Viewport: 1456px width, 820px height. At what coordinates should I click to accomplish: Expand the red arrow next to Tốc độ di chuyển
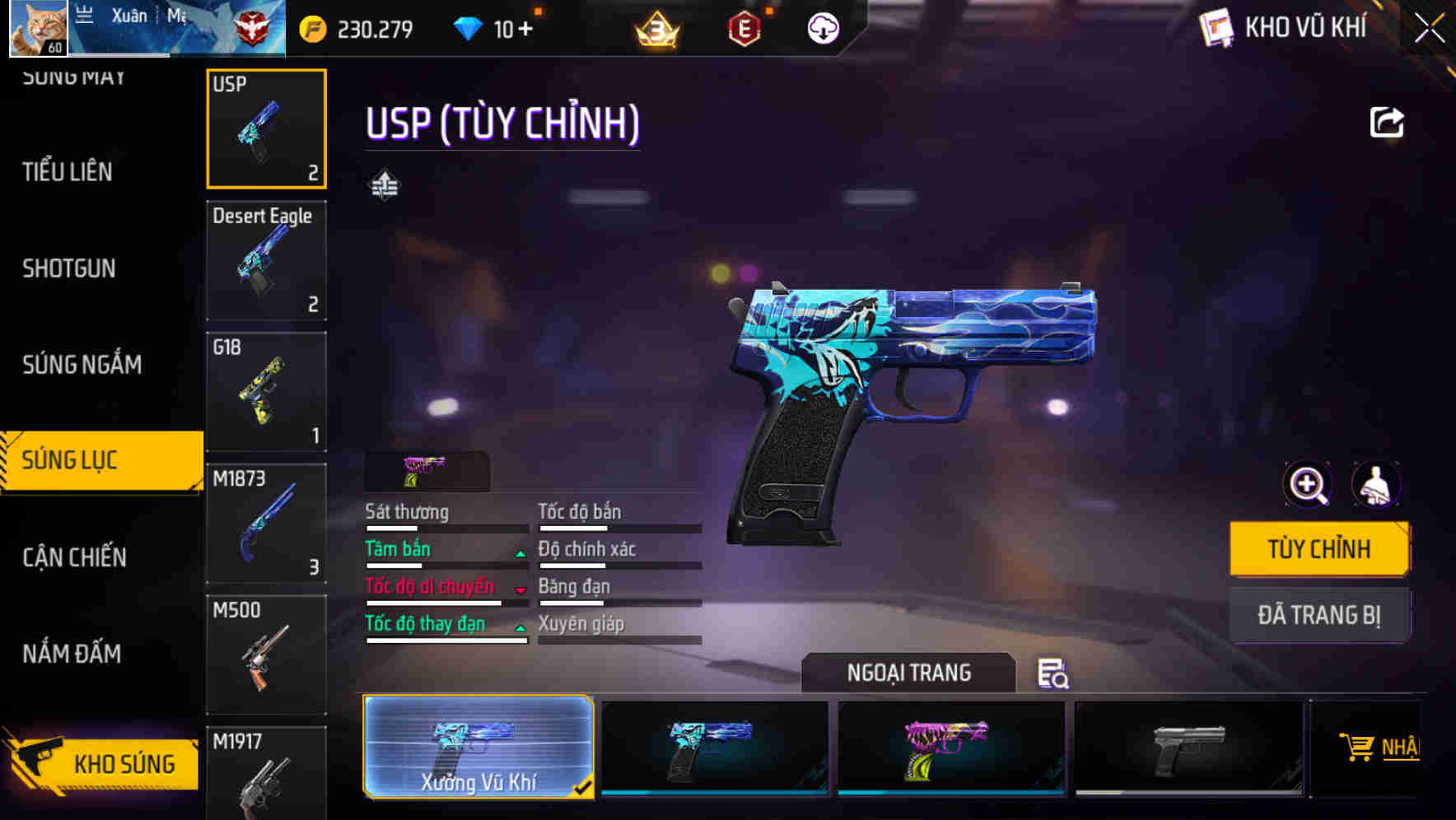coord(520,591)
